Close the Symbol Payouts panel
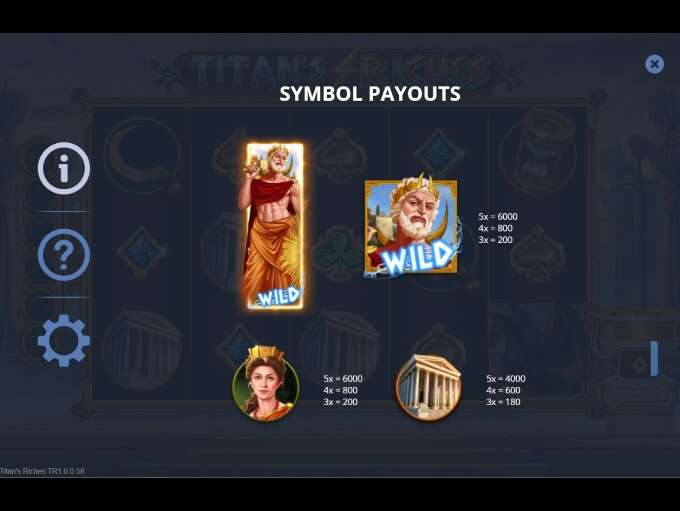The image size is (680, 511). [654, 64]
